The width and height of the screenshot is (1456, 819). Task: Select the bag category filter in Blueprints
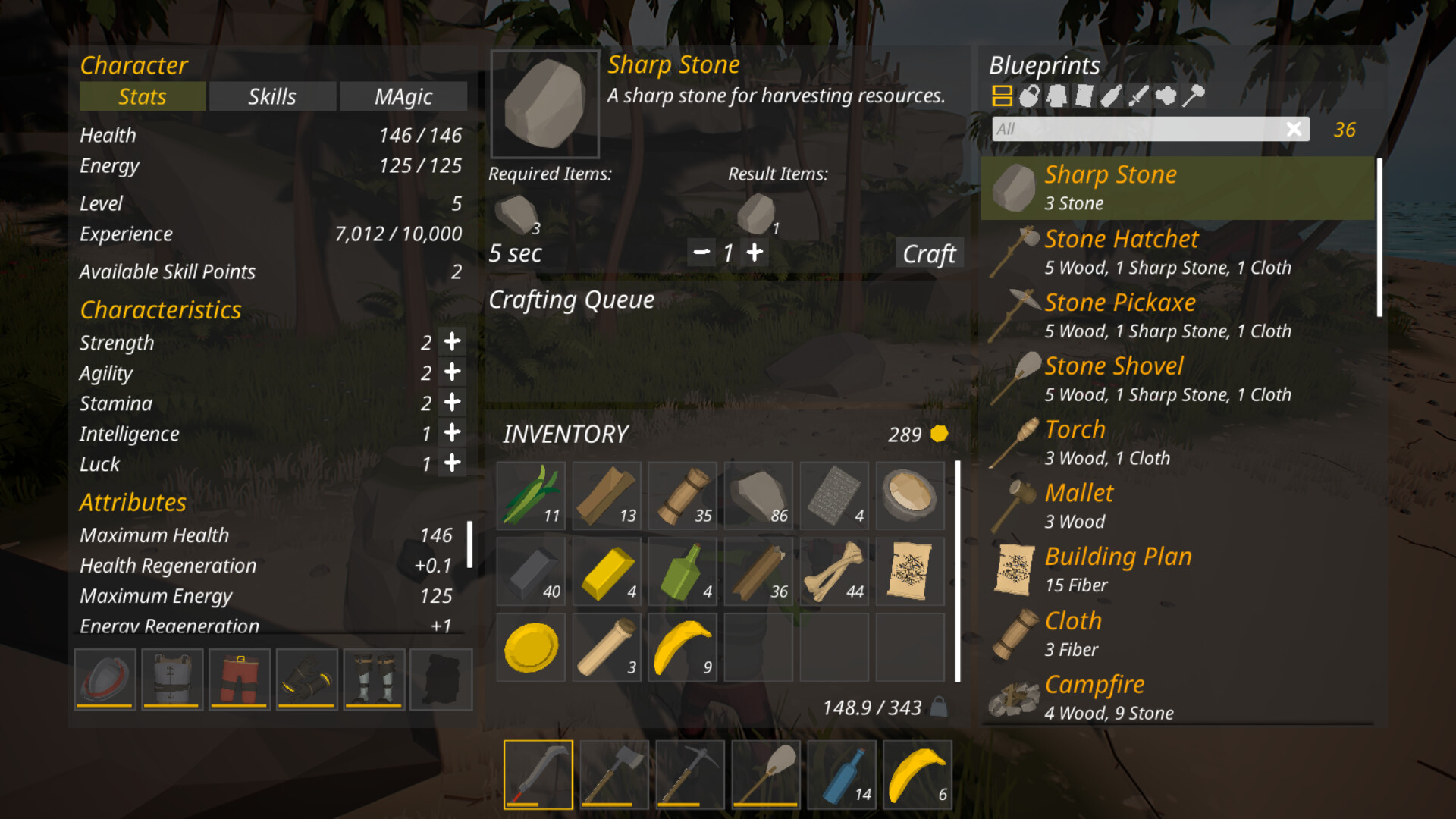click(1029, 96)
